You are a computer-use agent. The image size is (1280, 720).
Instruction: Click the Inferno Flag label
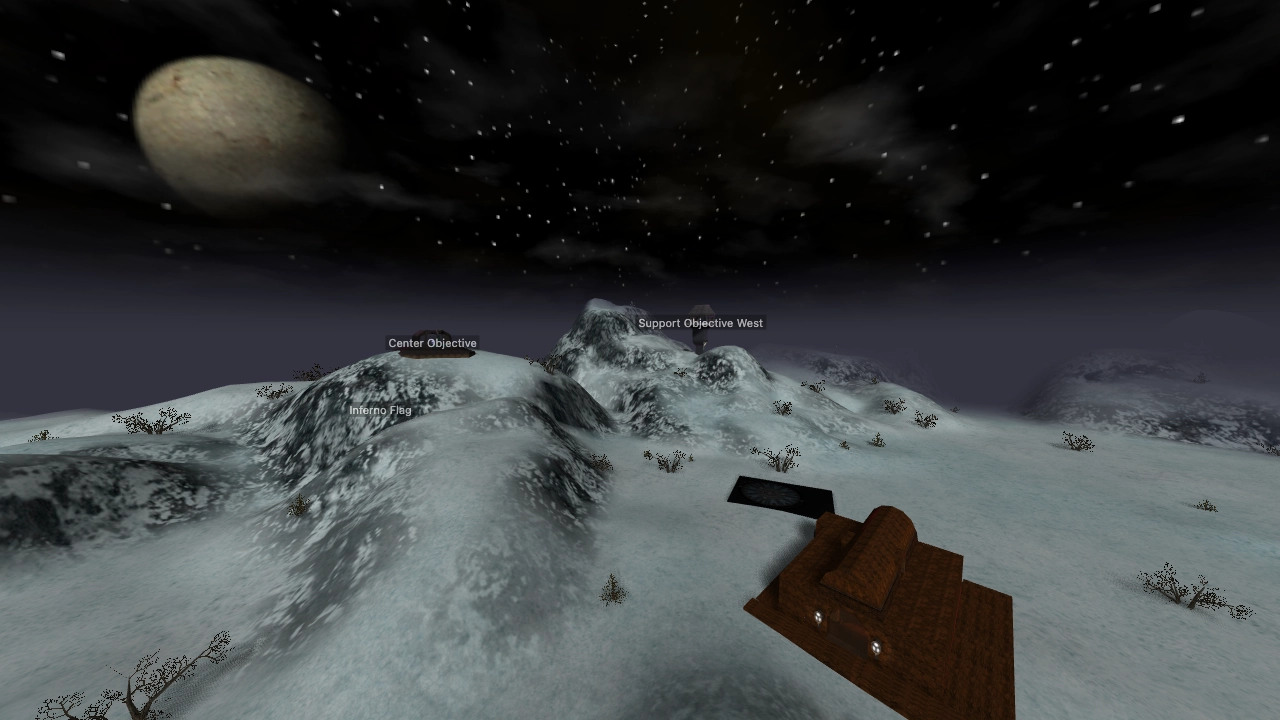click(381, 410)
